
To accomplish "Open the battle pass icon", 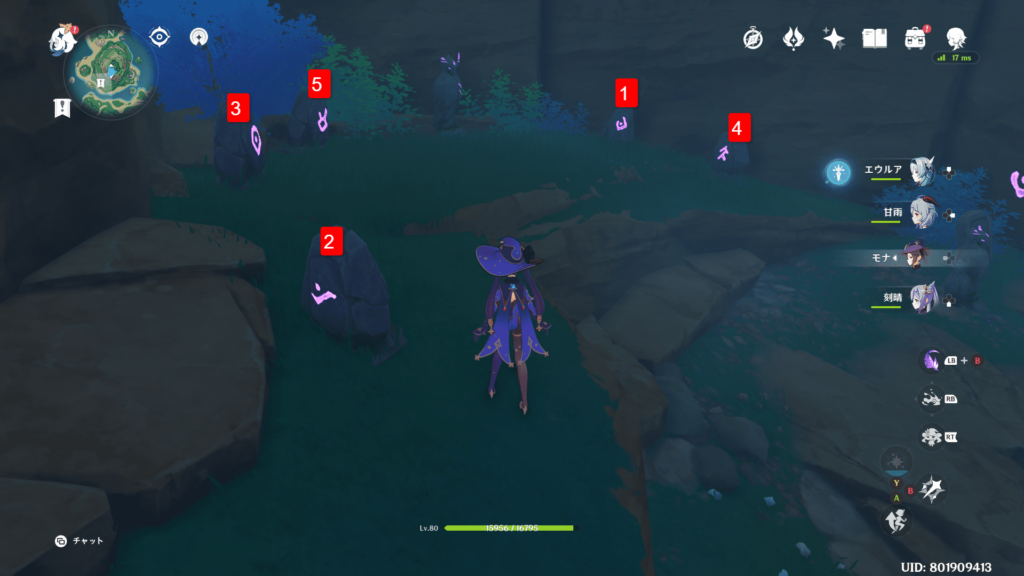I will tap(793, 39).
